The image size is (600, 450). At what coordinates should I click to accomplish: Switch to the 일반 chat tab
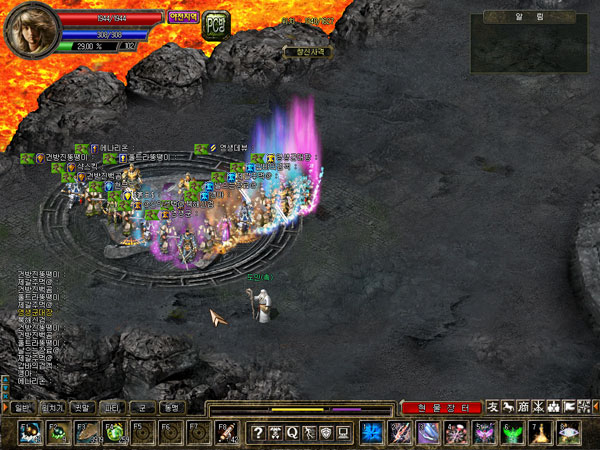tap(22, 408)
